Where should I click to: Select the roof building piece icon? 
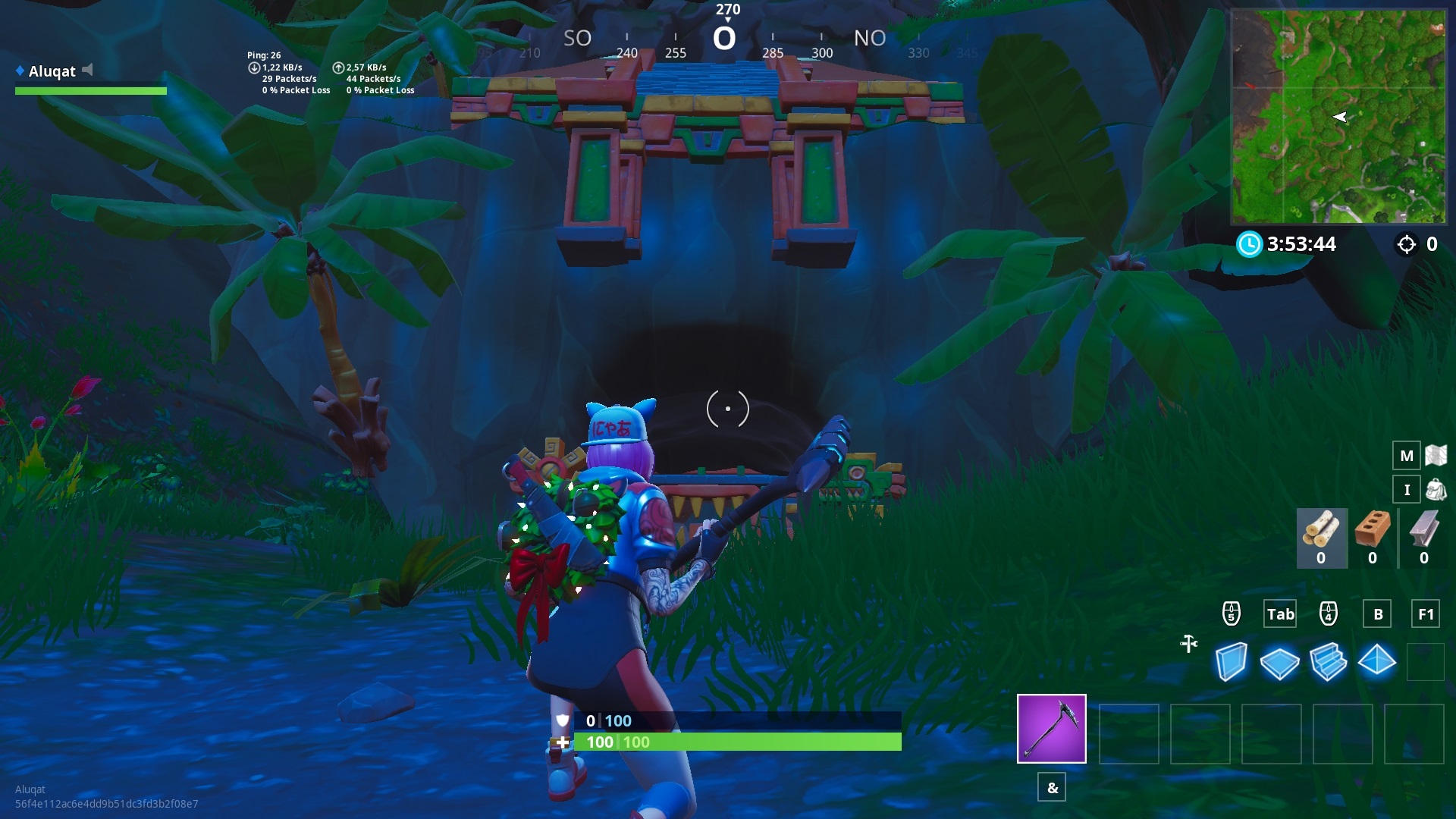(x=1378, y=661)
